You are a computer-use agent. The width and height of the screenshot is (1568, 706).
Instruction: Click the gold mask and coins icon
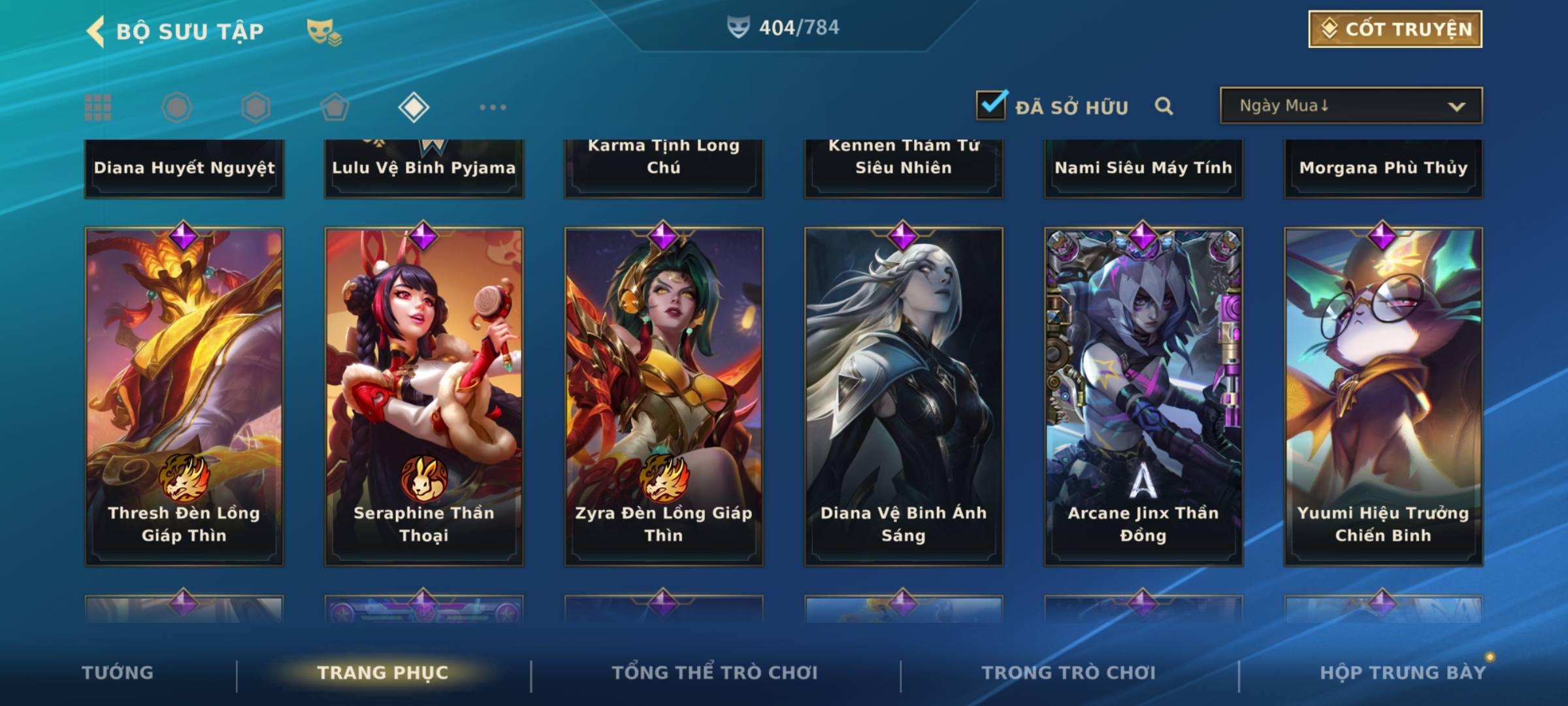pyautogui.click(x=324, y=31)
